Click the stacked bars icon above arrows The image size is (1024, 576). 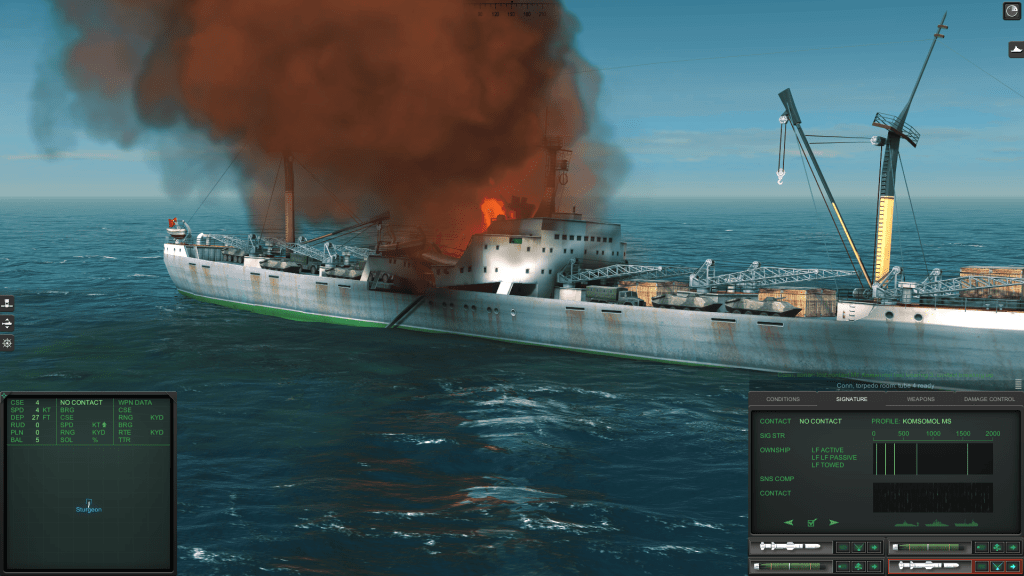7,303
